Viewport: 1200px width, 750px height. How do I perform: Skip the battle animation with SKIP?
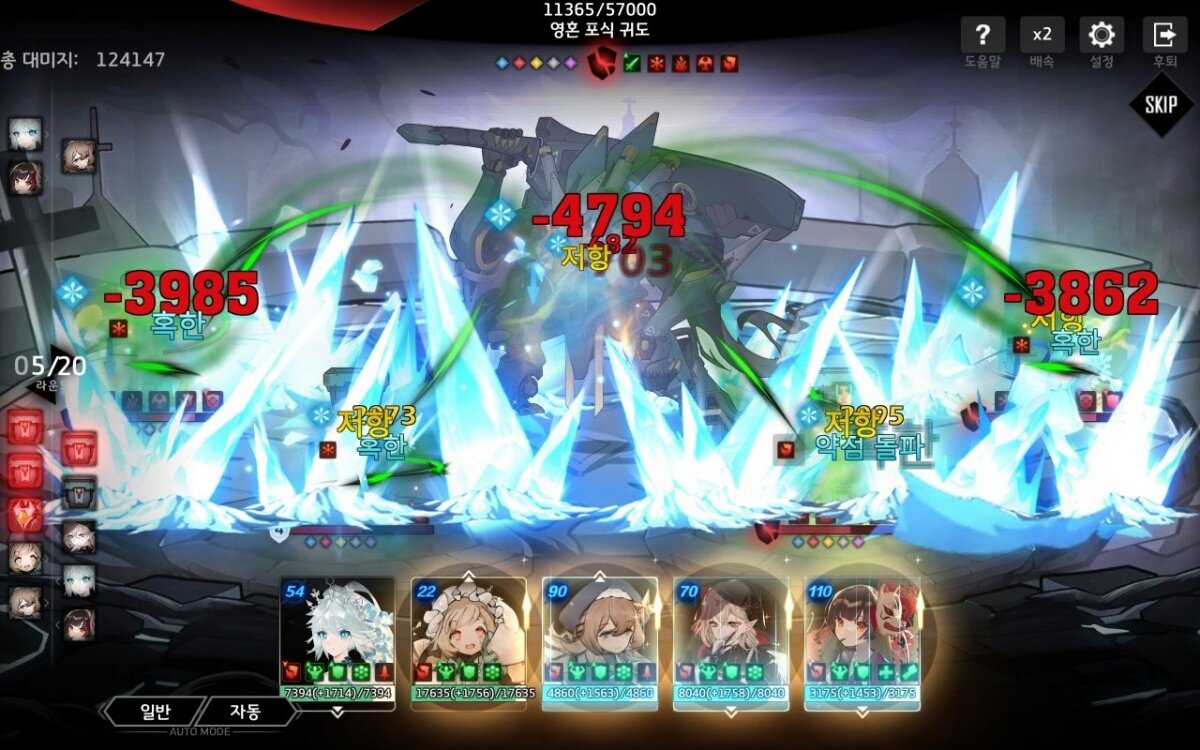click(x=1161, y=105)
